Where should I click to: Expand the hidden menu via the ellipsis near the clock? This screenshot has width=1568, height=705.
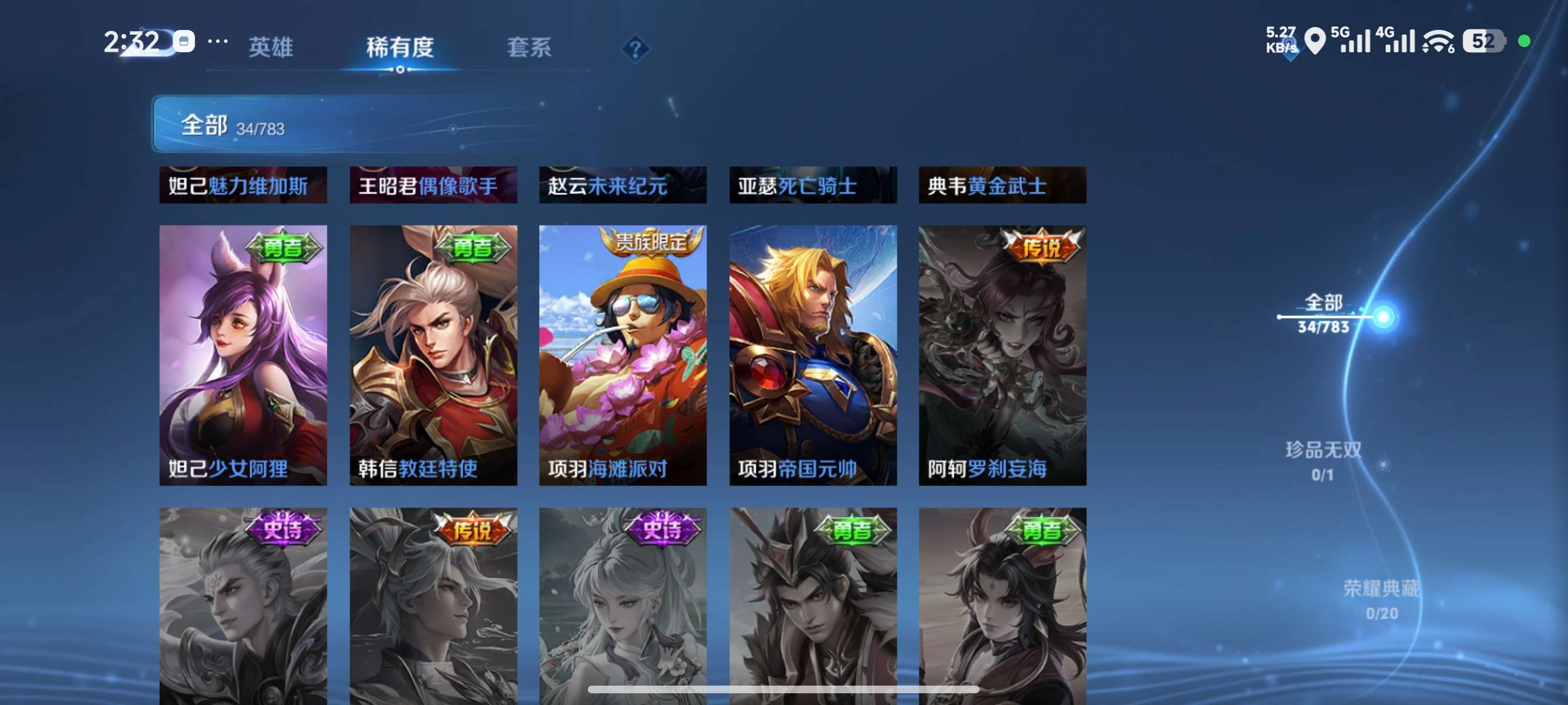coord(219,41)
